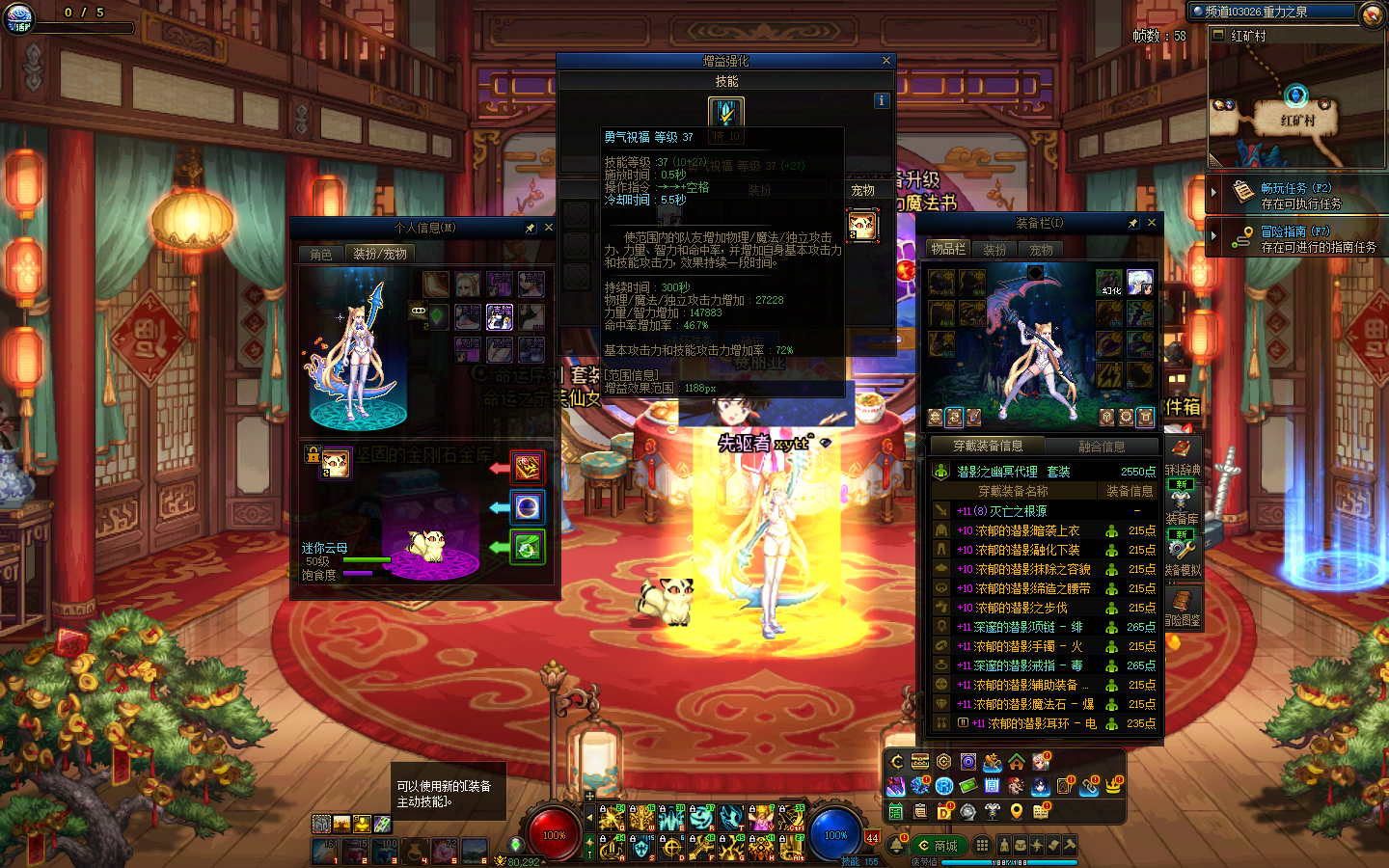Switch to the 角色 tab
Image resolution: width=1389 pixels, height=868 pixels.
click(321, 254)
